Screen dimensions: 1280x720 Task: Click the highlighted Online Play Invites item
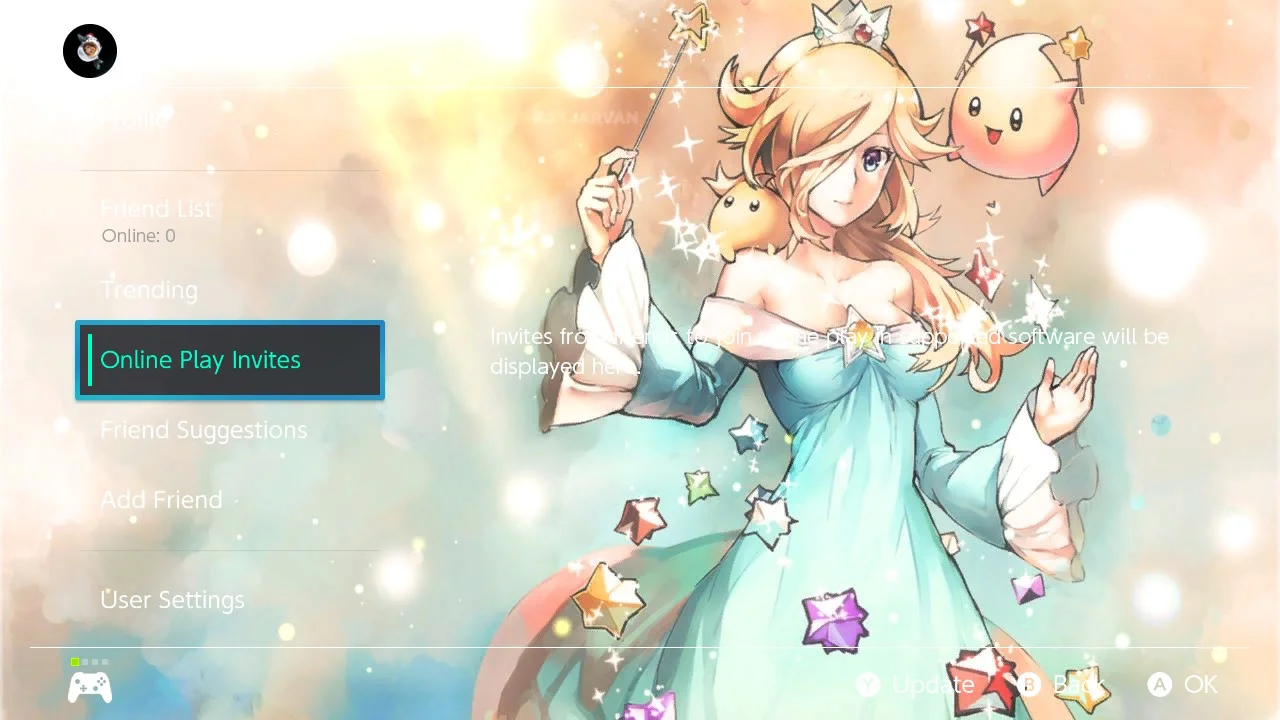click(200, 359)
